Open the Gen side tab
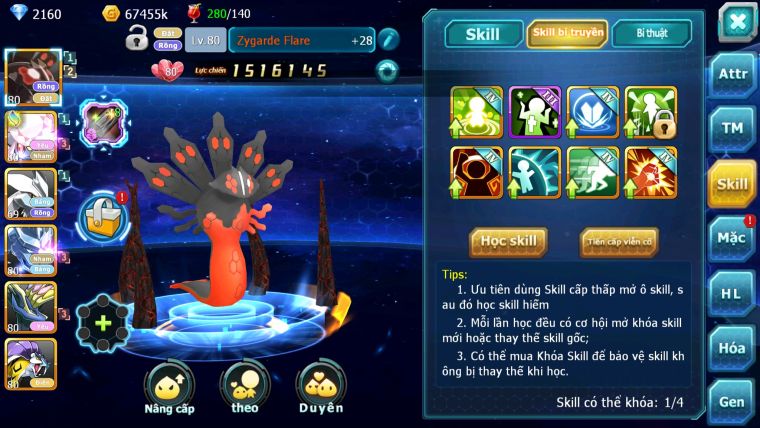Screen dimensions: 760x428 click(731, 402)
